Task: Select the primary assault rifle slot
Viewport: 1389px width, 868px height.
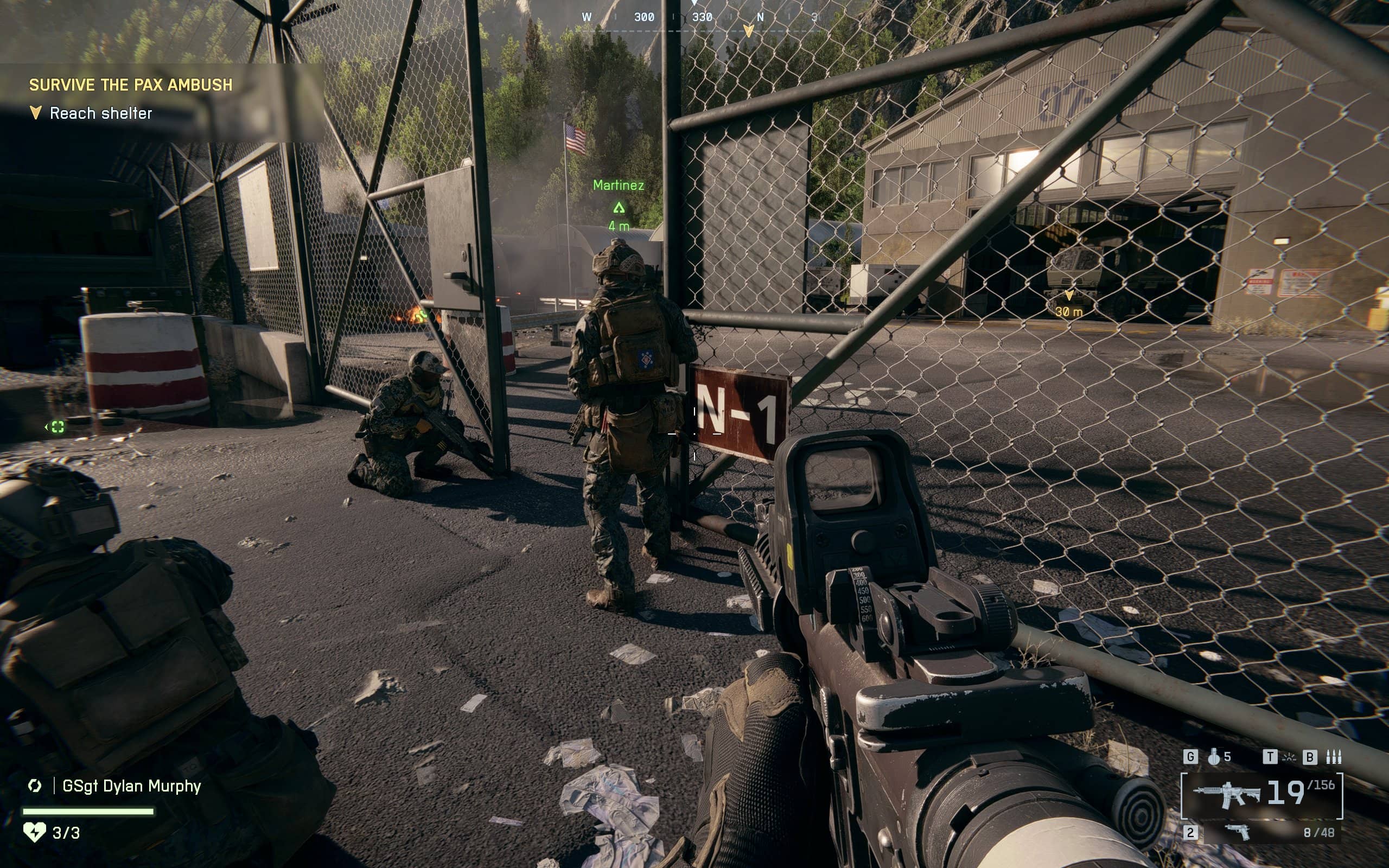Action: pyautogui.click(x=1261, y=795)
